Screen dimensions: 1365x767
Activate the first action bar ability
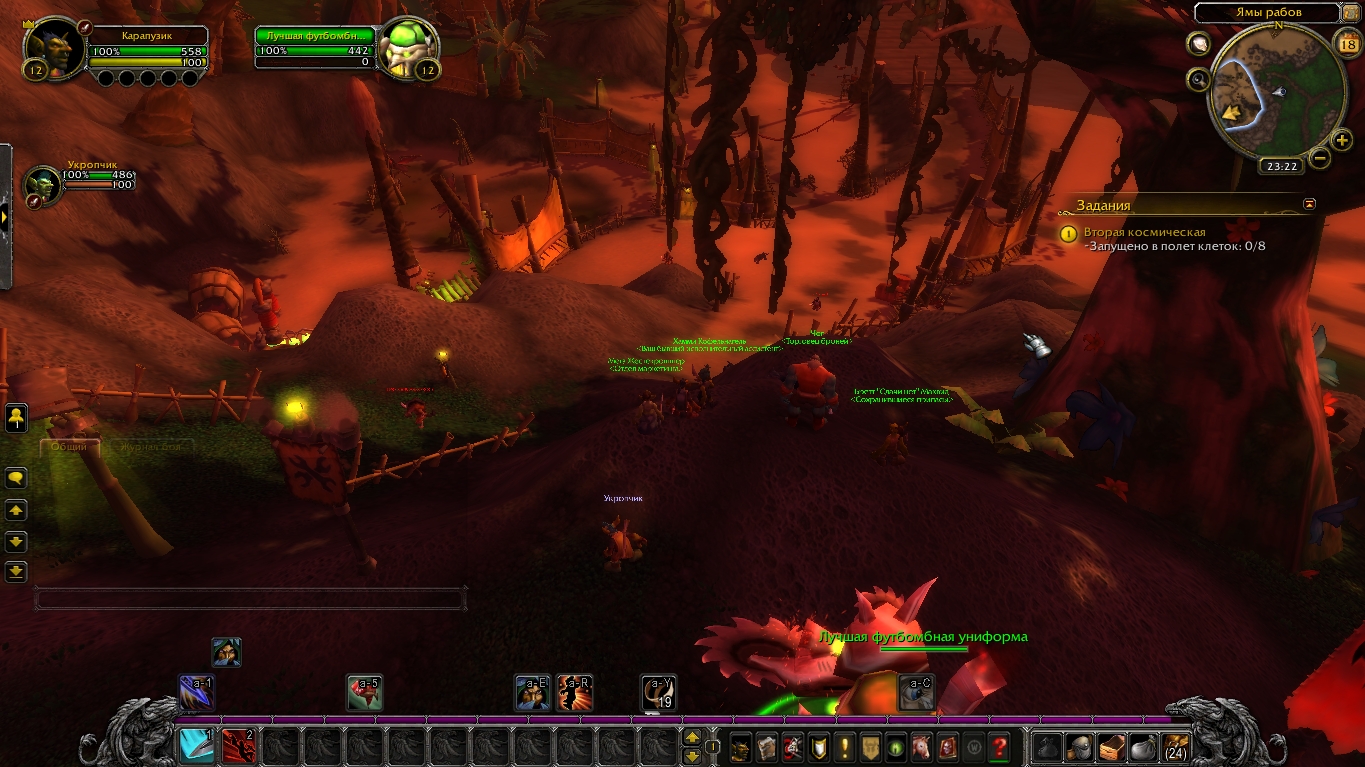(x=197, y=745)
